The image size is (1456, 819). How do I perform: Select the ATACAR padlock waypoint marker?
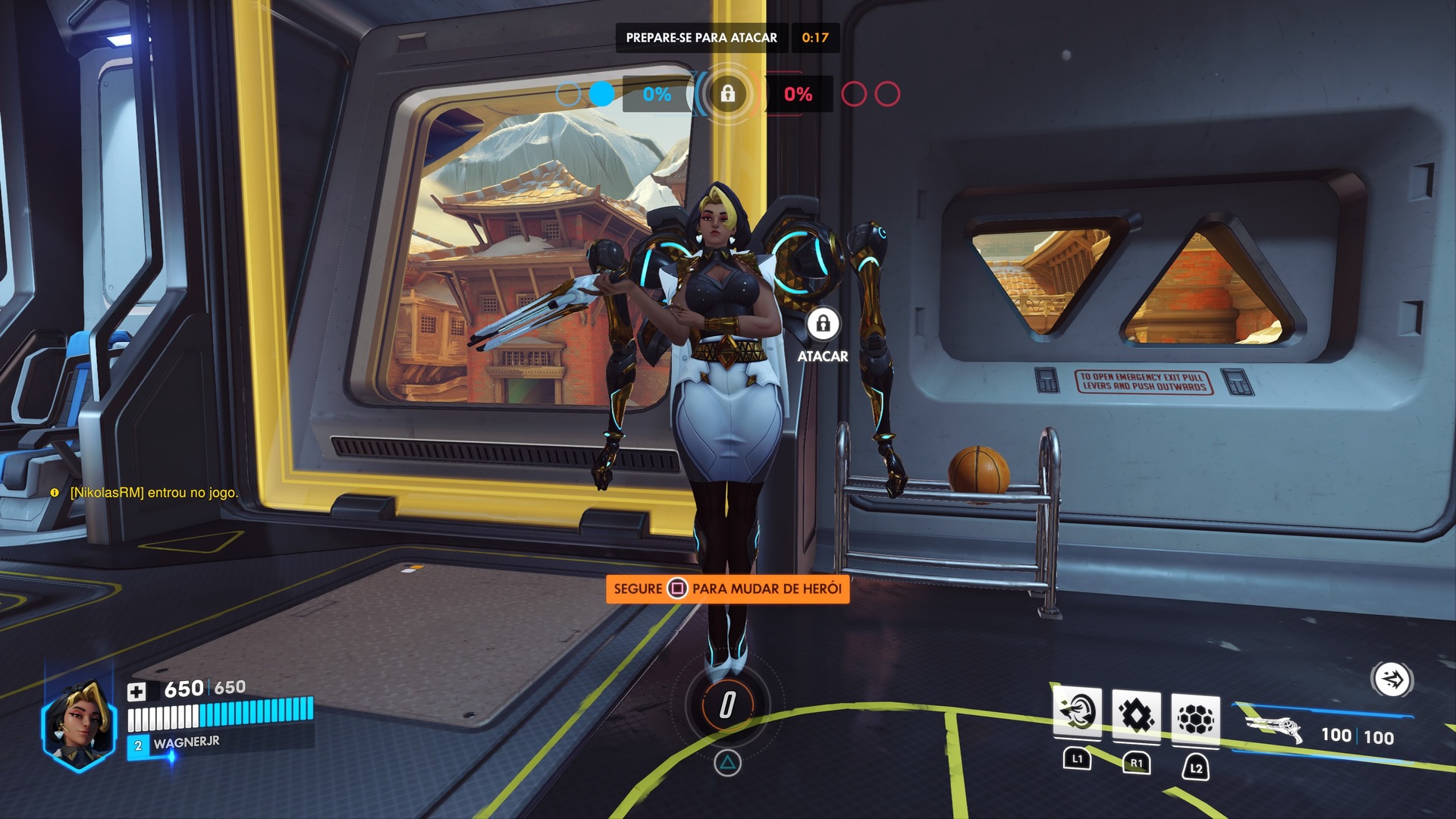[x=823, y=325]
